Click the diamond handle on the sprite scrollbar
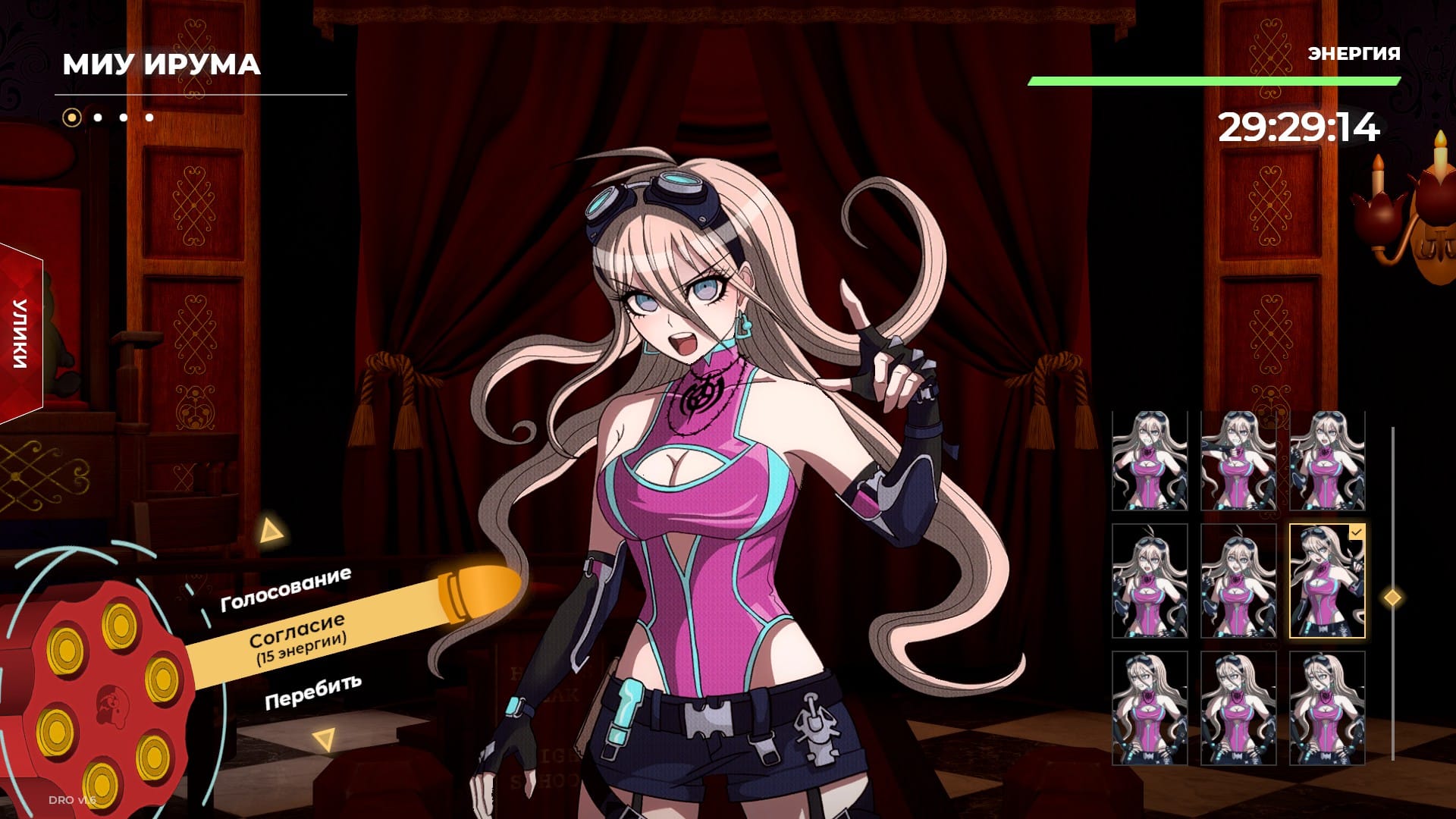1456x819 pixels. pyautogui.click(x=1392, y=598)
